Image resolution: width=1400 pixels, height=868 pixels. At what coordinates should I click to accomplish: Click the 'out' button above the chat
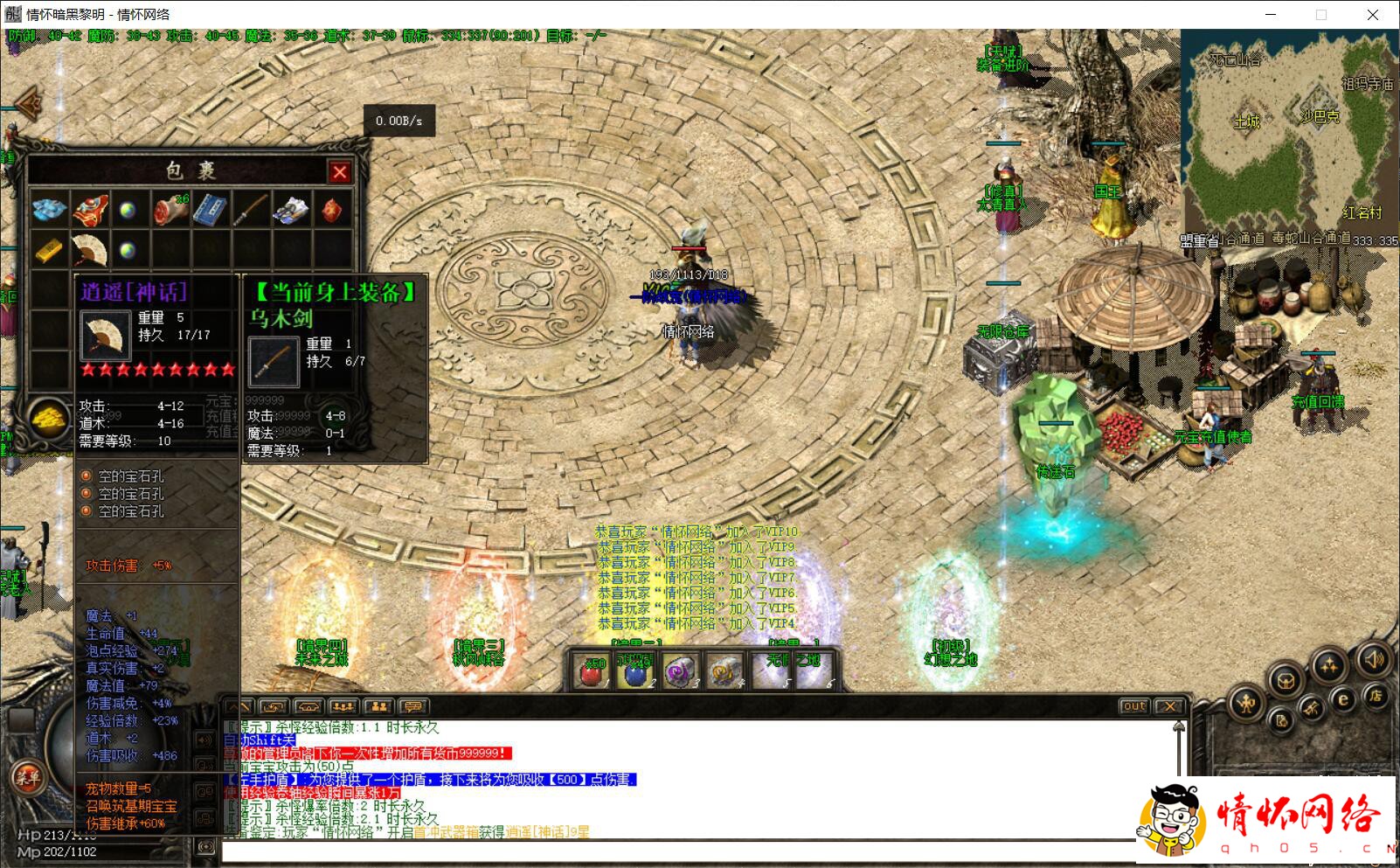[1133, 706]
